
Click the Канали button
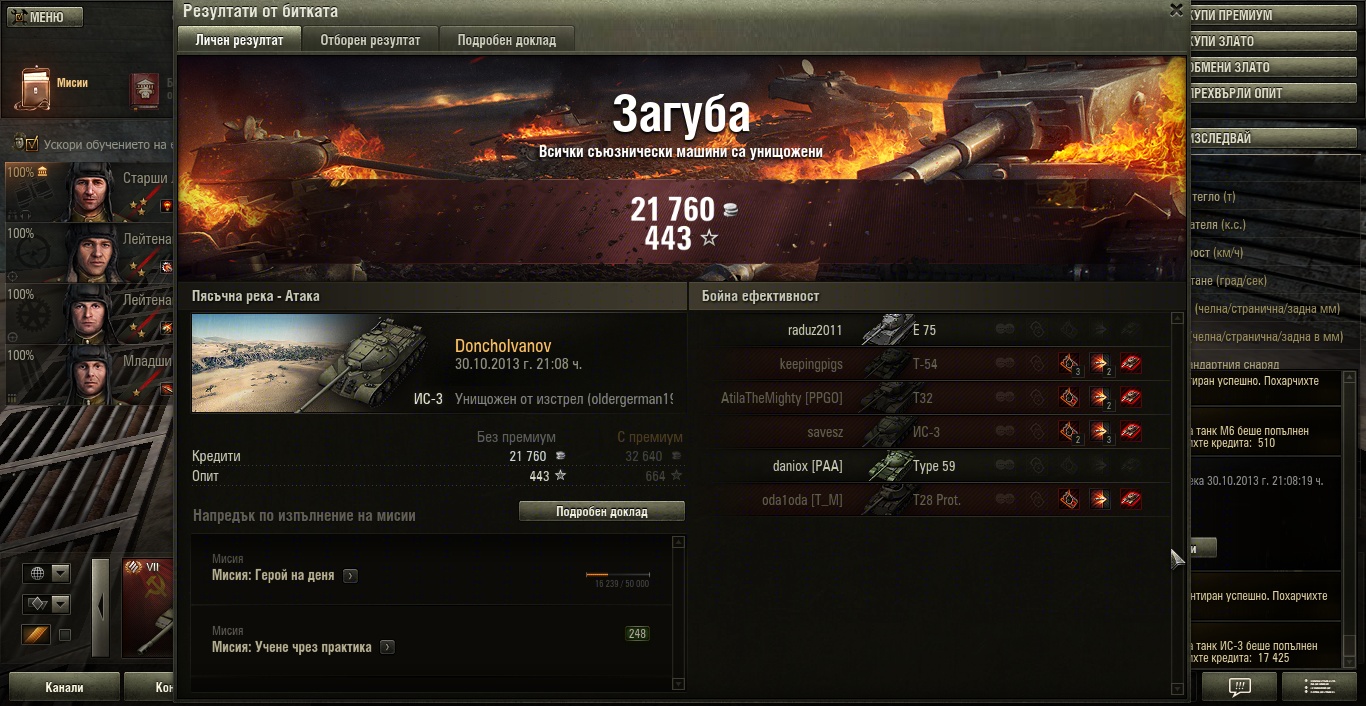pyautogui.click(x=65, y=687)
